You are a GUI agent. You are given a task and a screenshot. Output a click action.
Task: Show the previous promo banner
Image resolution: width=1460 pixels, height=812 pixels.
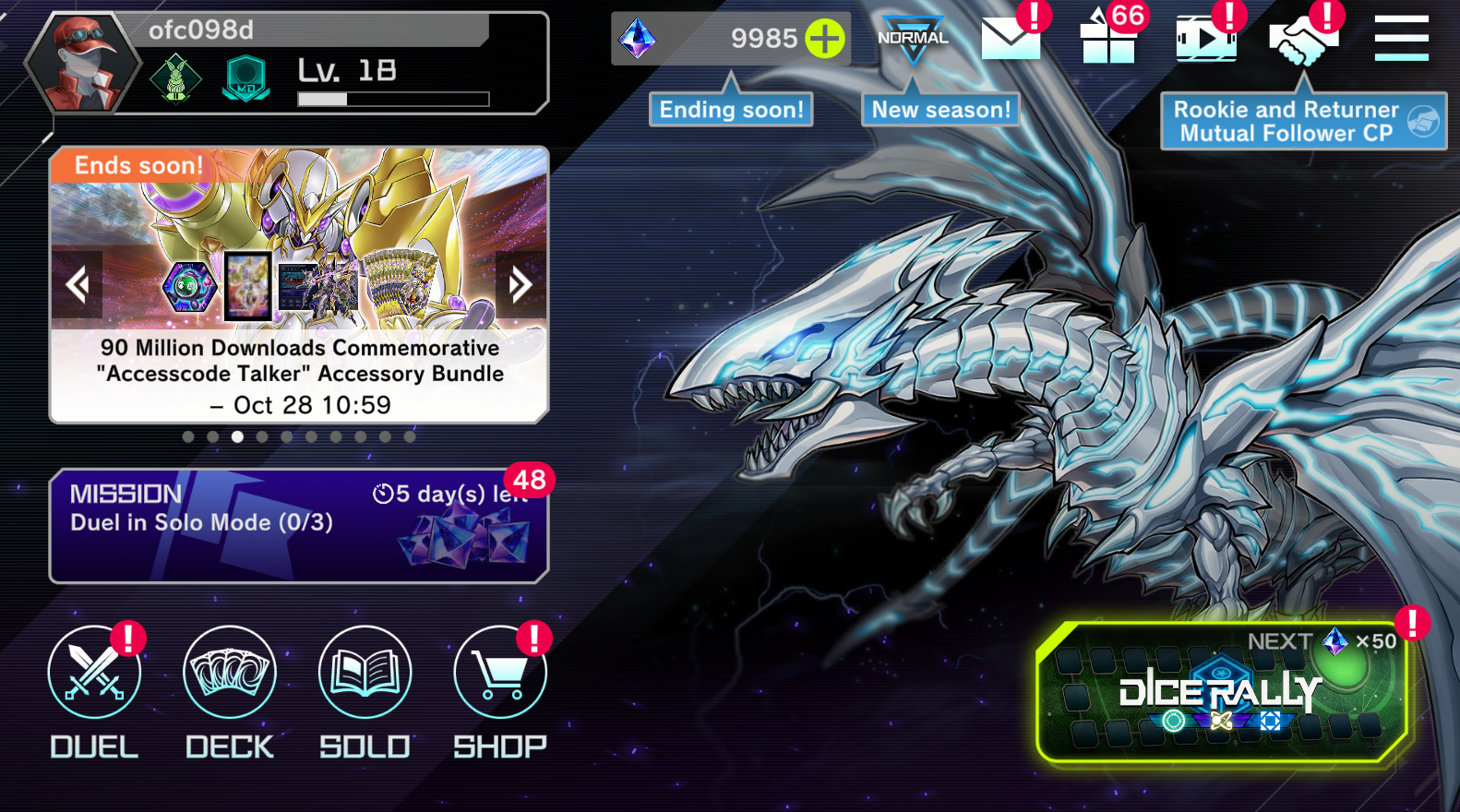[78, 284]
